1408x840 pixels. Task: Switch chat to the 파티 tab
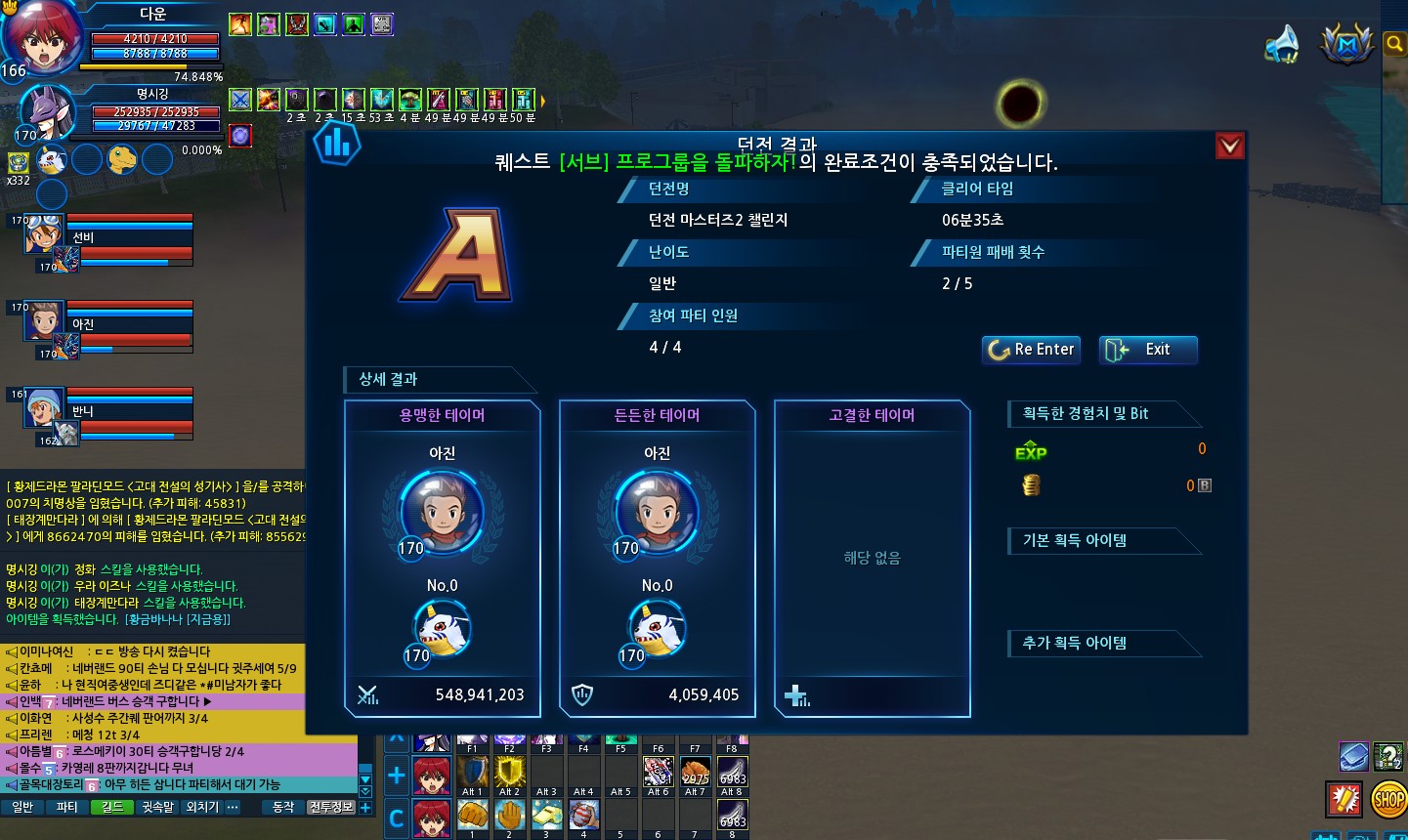(x=66, y=807)
